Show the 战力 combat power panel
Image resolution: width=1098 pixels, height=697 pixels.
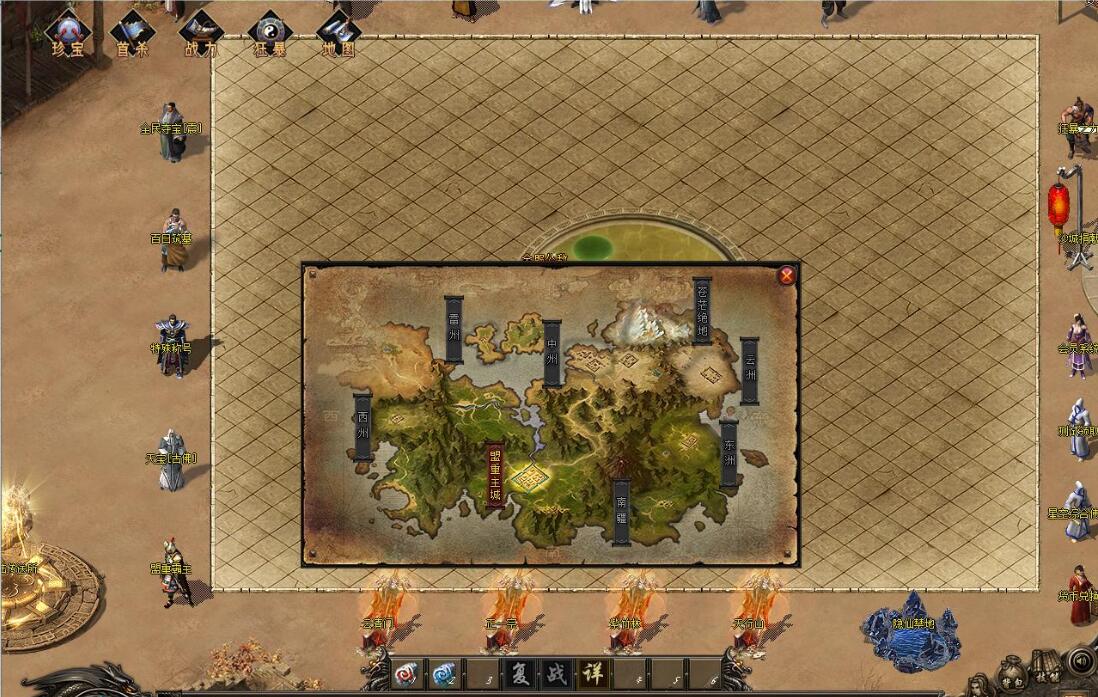pos(201,34)
